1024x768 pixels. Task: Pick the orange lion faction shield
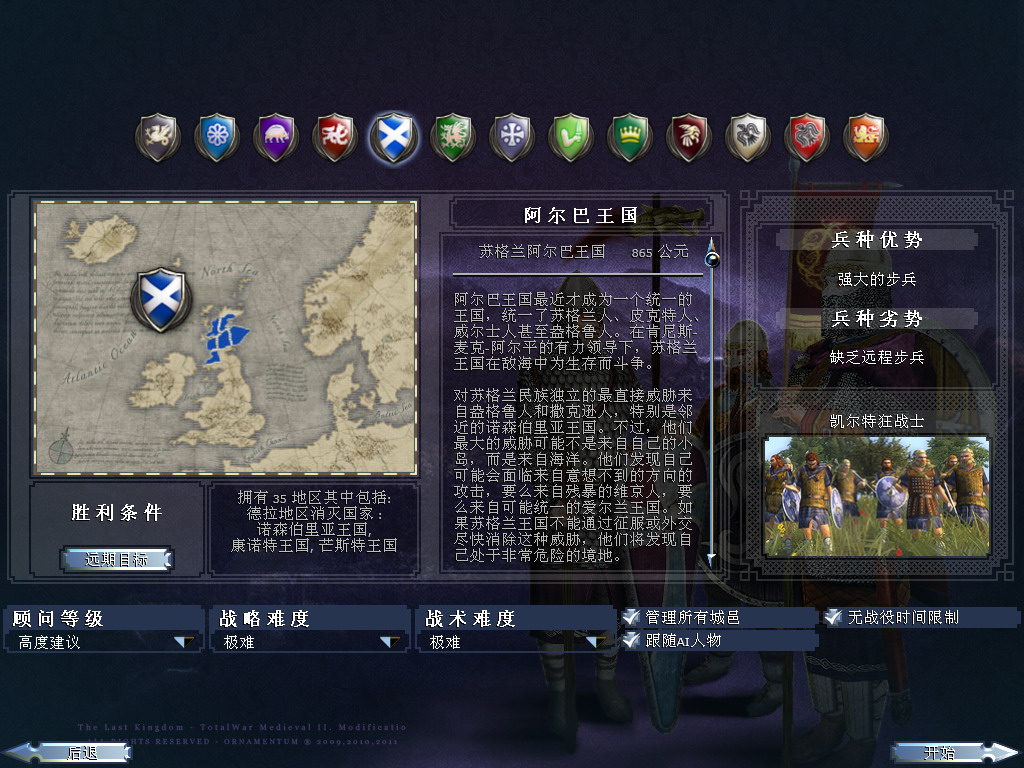866,137
